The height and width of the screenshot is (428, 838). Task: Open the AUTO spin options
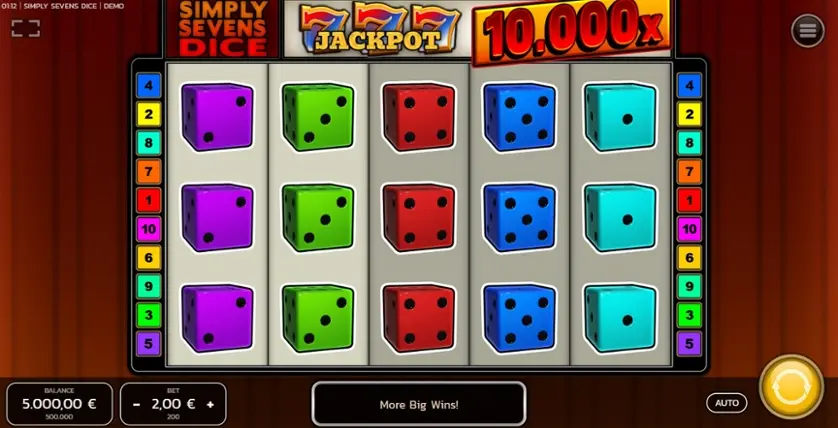click(727, 403)
